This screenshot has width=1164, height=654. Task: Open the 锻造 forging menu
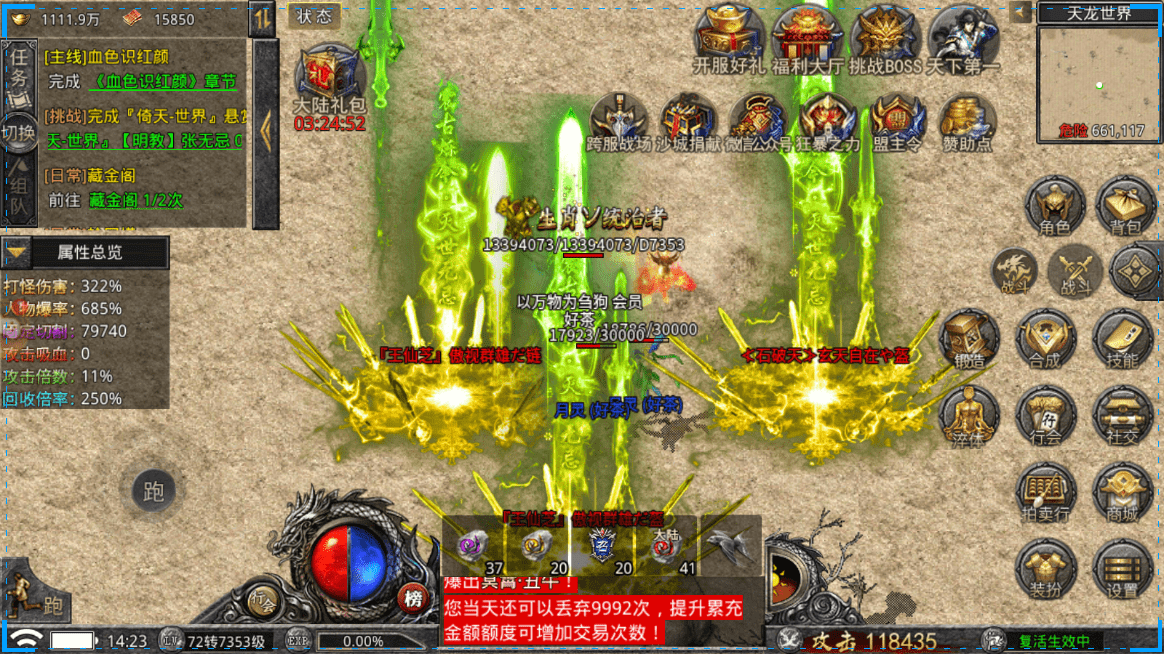968,338
